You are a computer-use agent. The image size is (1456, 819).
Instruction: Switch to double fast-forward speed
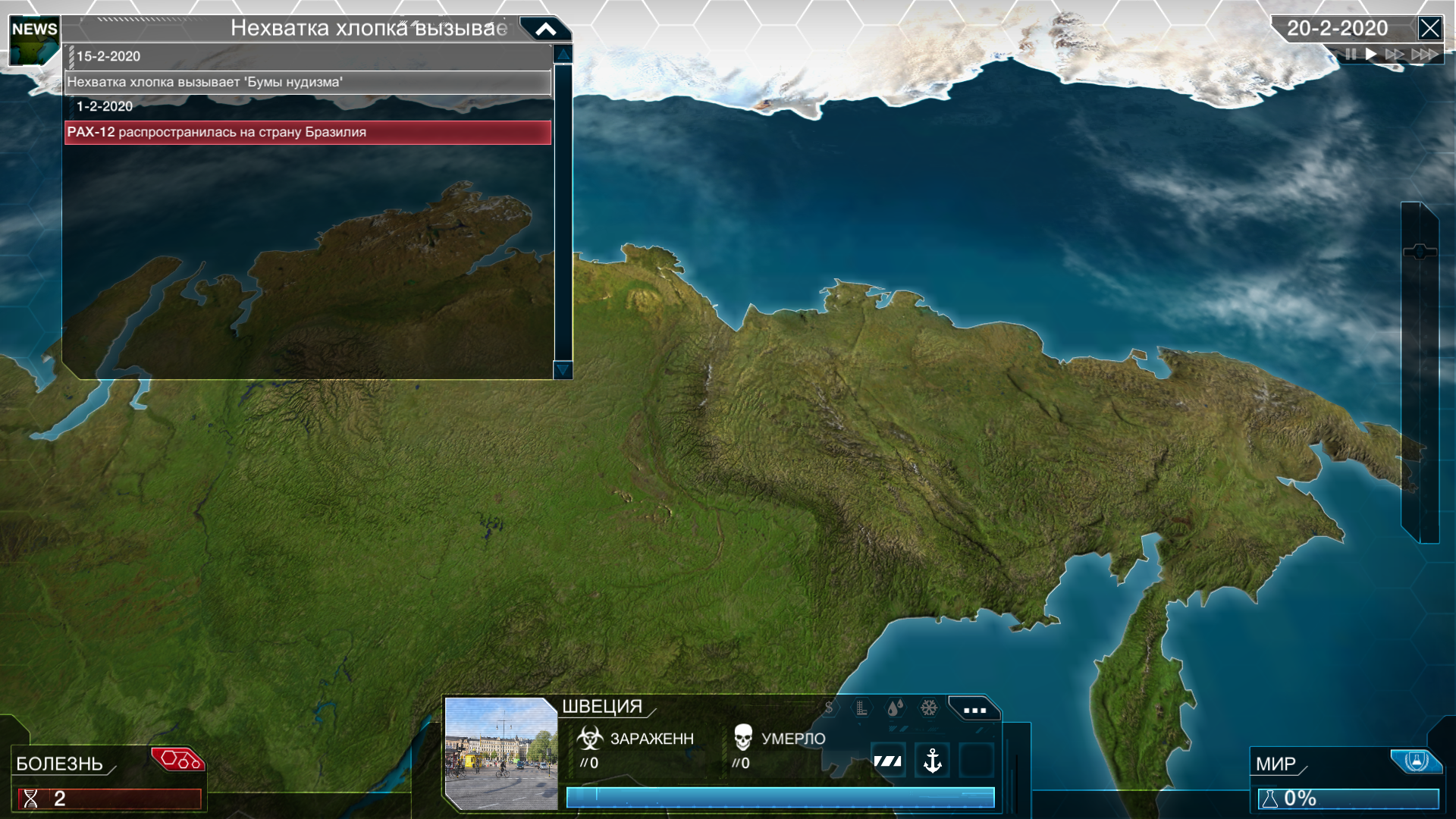tap(1394, 55)
